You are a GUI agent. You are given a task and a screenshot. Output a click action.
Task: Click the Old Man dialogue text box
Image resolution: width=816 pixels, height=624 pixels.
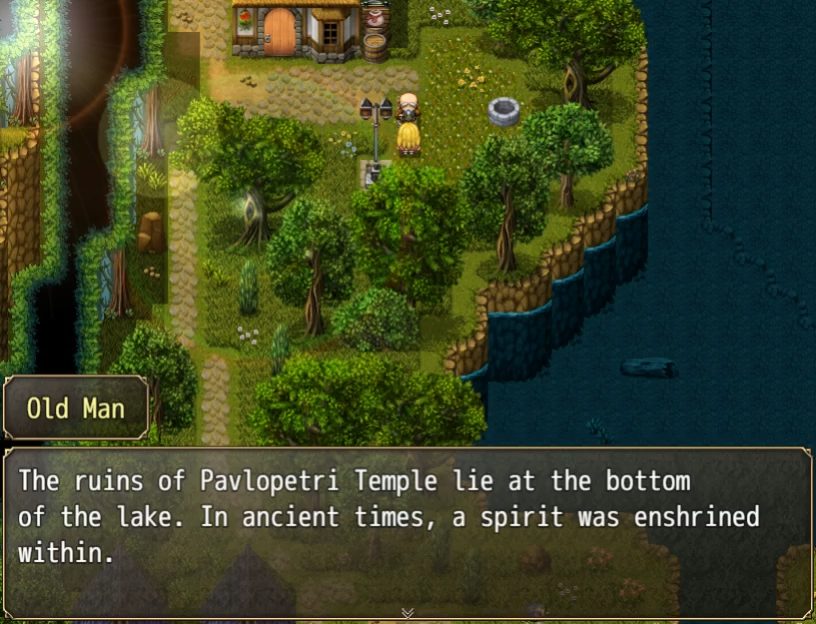(x=407, y=530)
